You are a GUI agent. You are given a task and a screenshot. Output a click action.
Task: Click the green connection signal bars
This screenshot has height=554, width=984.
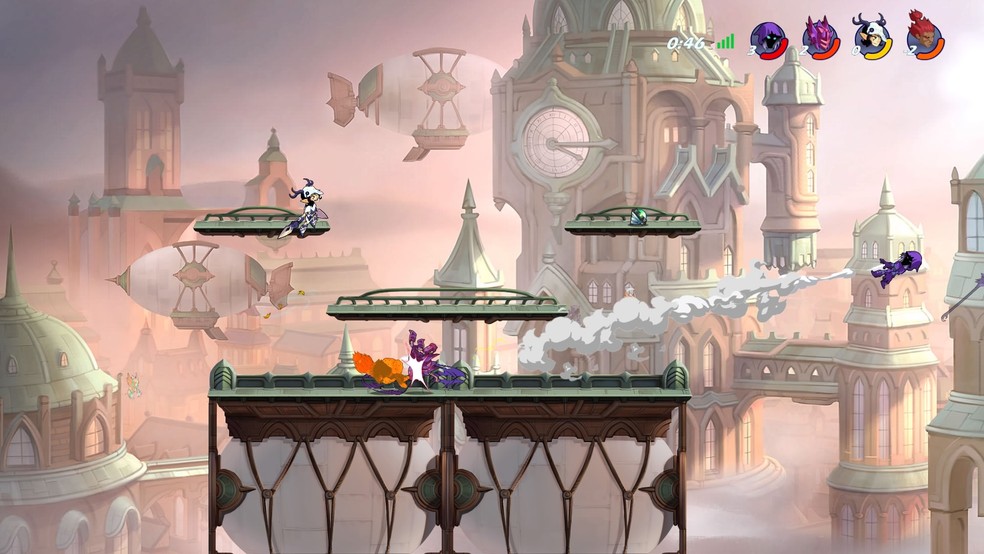click(724, 42)
